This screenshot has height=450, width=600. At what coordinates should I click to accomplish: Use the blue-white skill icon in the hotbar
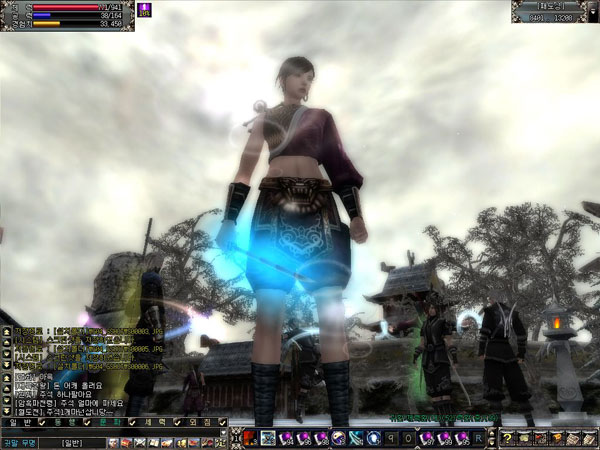point(372,438)
